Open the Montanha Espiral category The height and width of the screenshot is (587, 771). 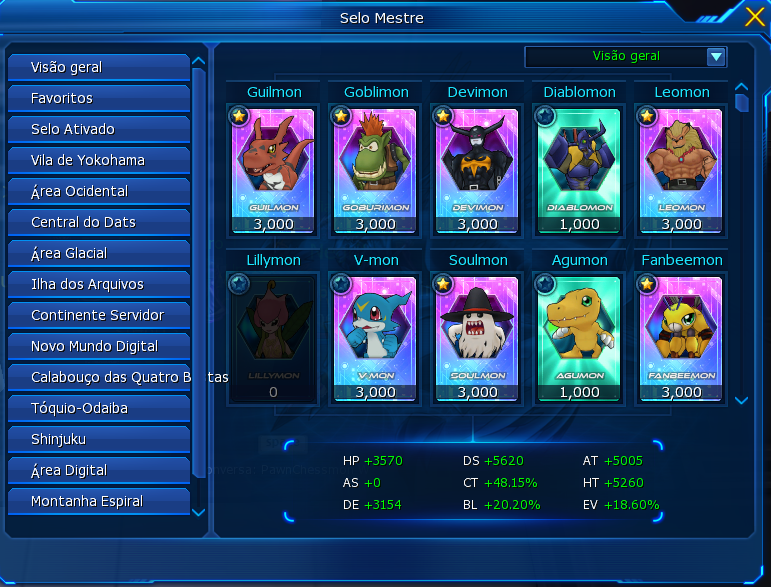coord(98,501)
